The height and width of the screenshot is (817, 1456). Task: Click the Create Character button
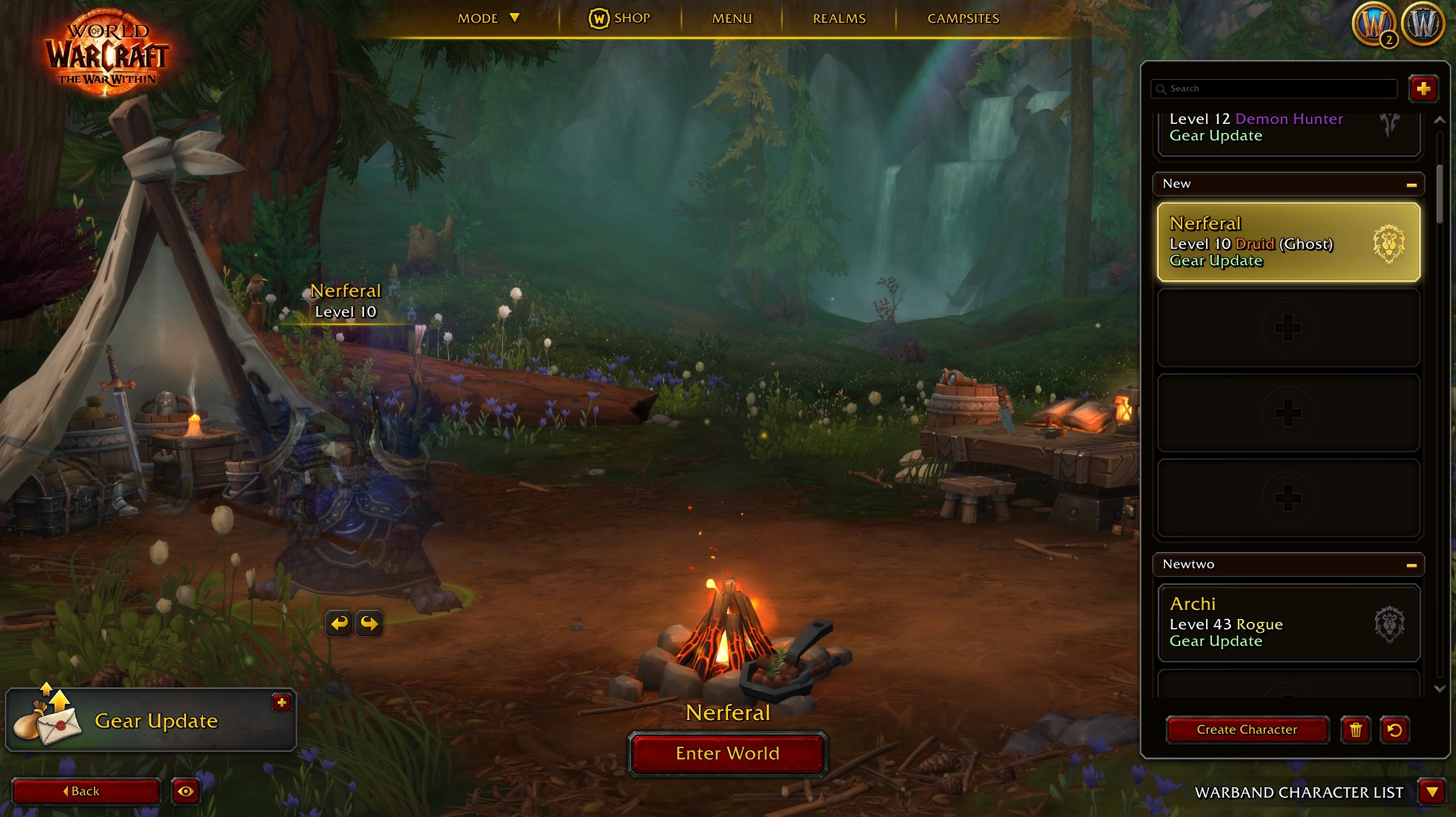coord(1247,730)
